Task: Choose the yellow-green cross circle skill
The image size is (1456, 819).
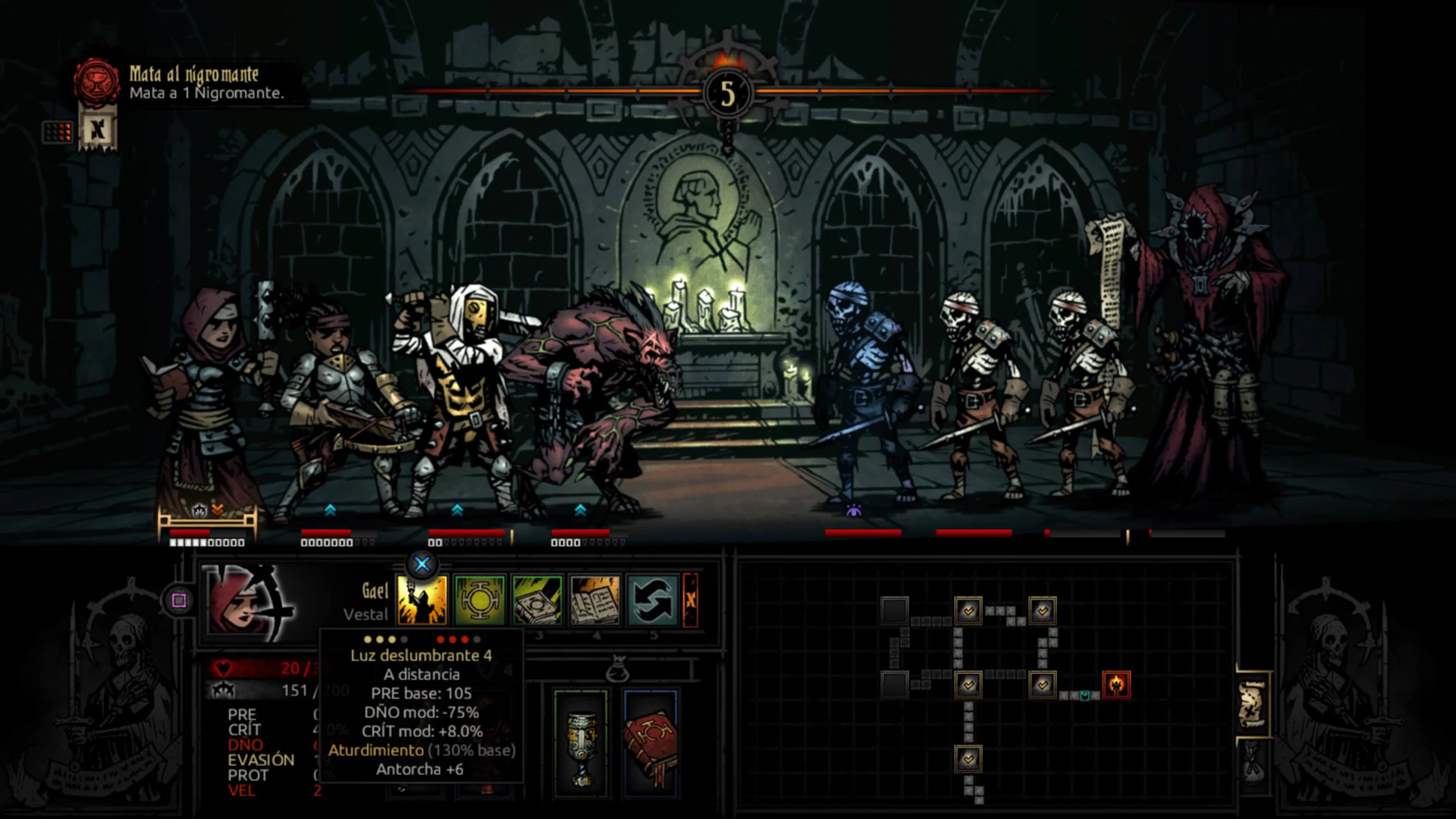Action: tap(480, 601)
